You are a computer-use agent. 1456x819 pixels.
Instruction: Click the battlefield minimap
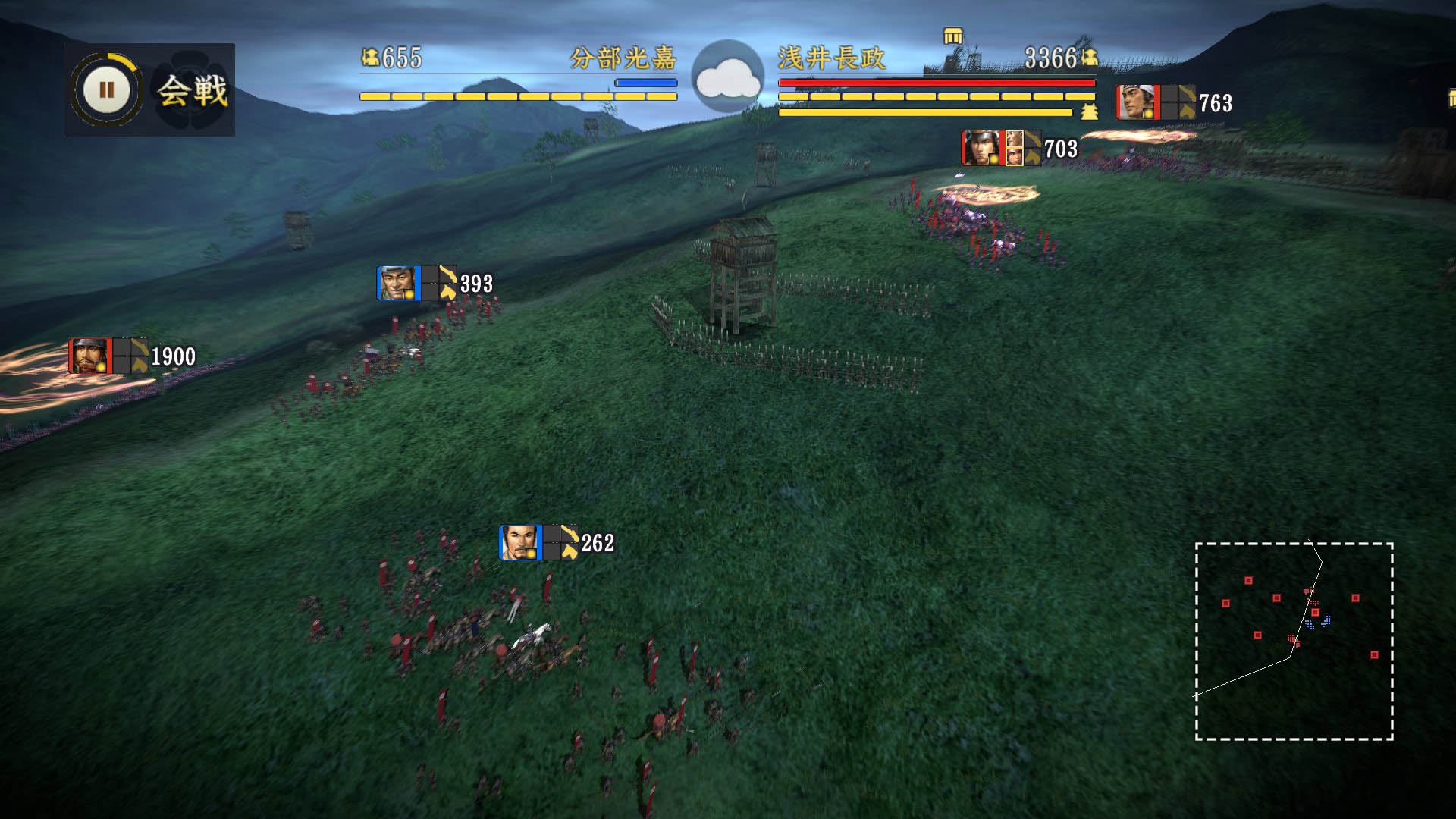tap(1294, 641)
